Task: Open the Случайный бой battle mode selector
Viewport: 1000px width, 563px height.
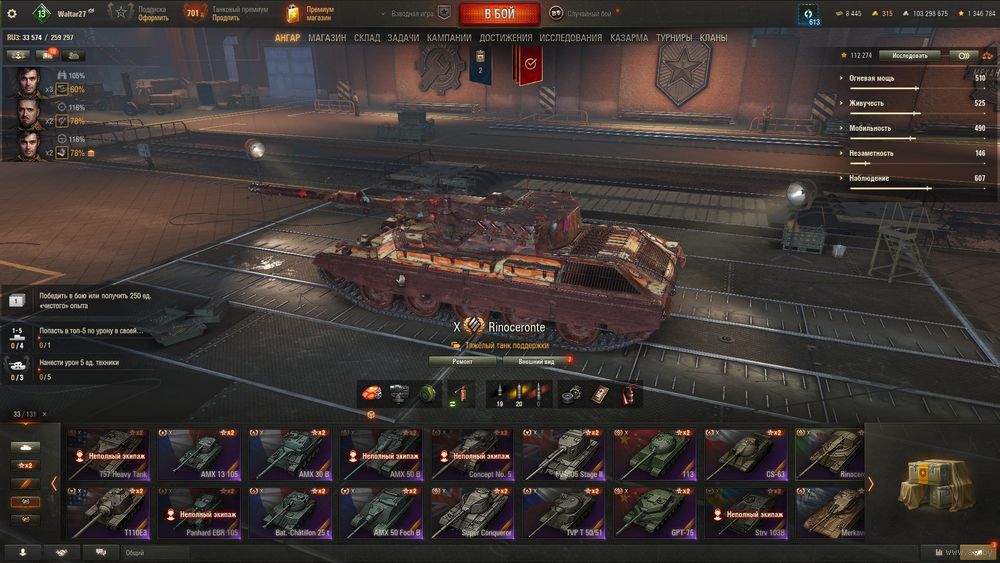Action: click(588, 14)
